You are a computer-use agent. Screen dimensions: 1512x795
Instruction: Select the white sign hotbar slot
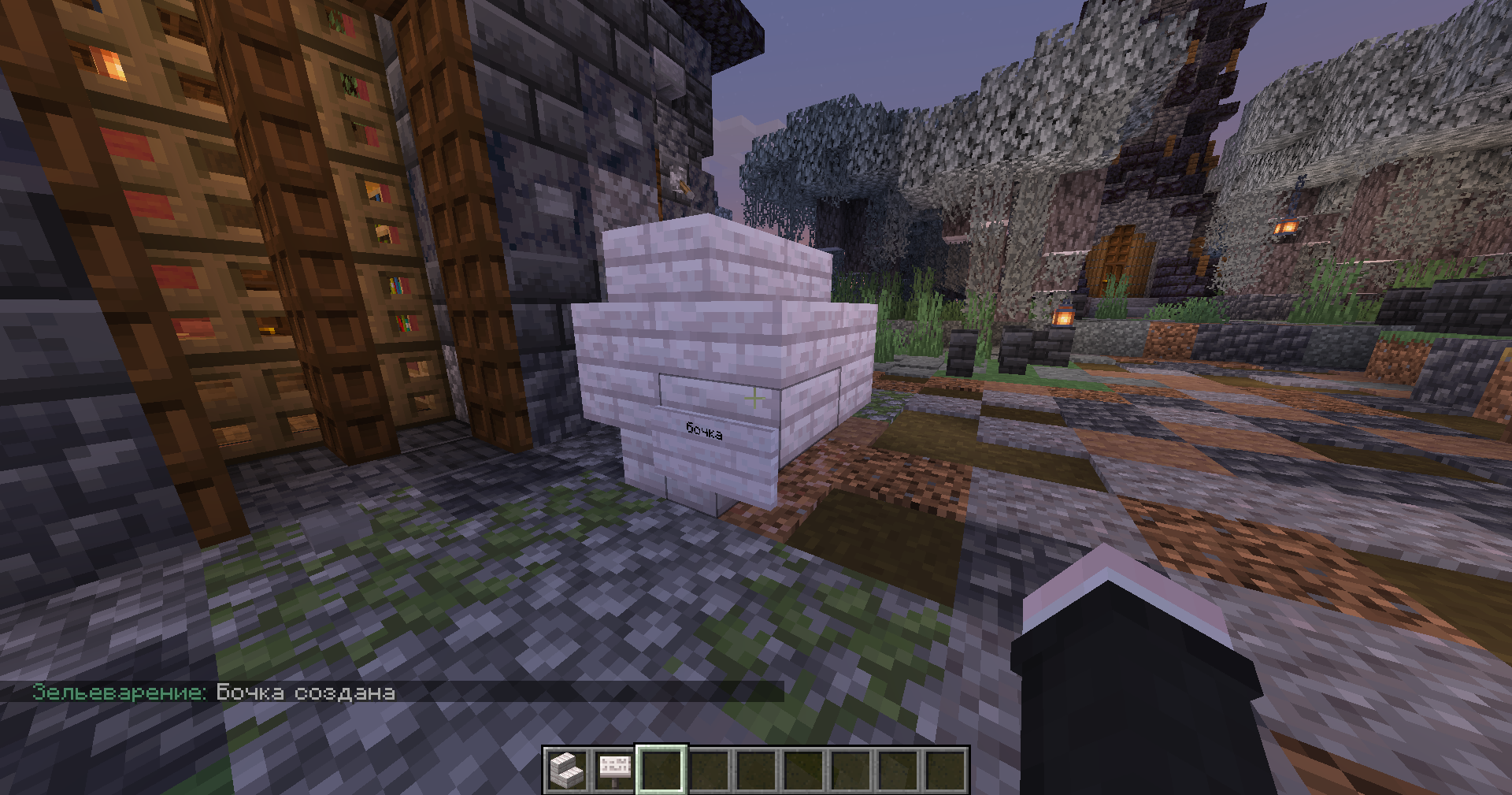point(614,770)
